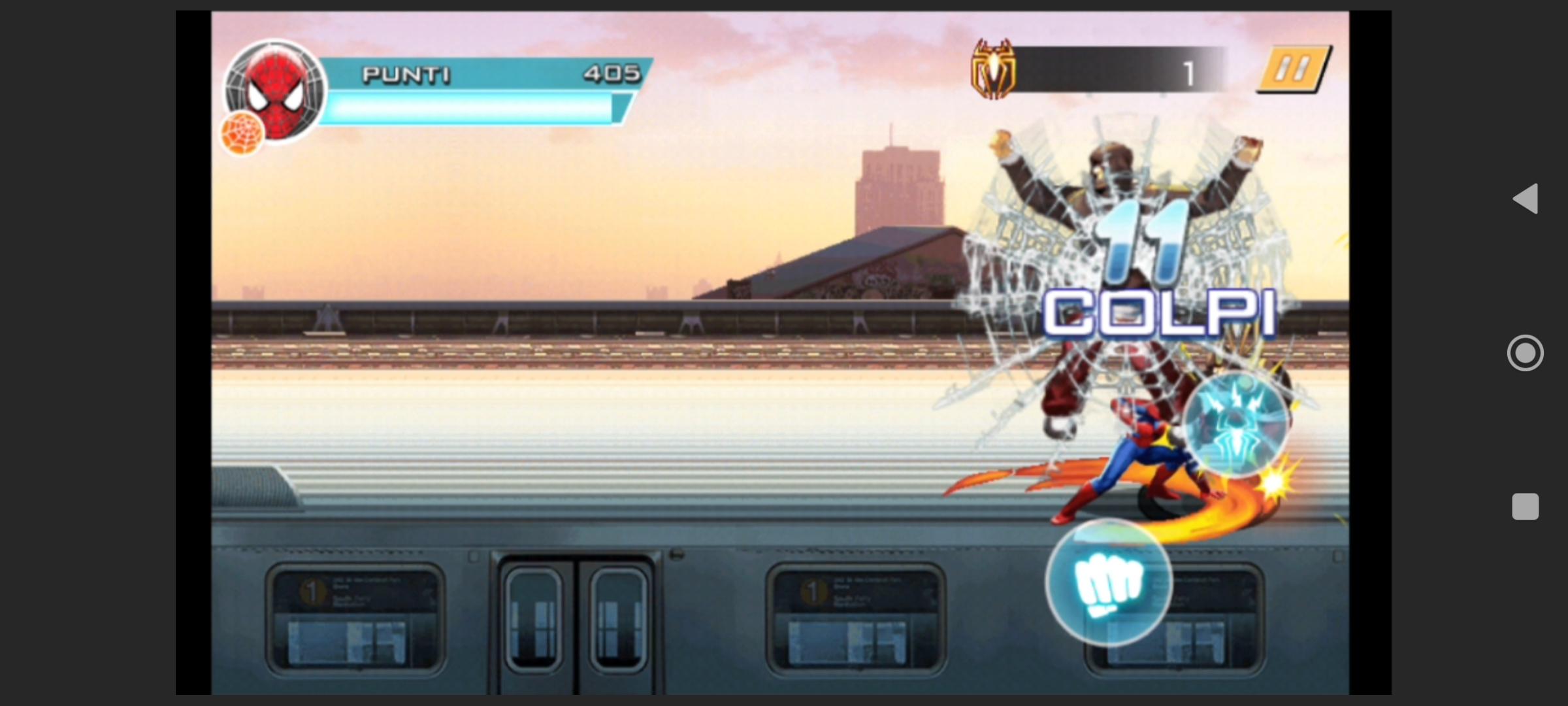Select the PUNTI score display
The image size is (1568, 706).
613,74
